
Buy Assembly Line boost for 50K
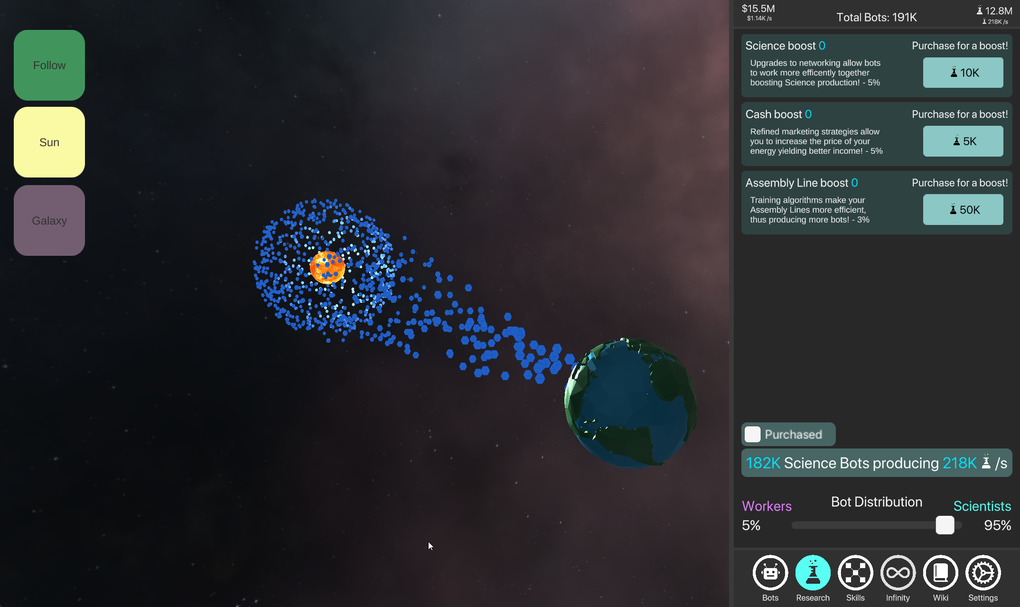(x=962, y=210)
